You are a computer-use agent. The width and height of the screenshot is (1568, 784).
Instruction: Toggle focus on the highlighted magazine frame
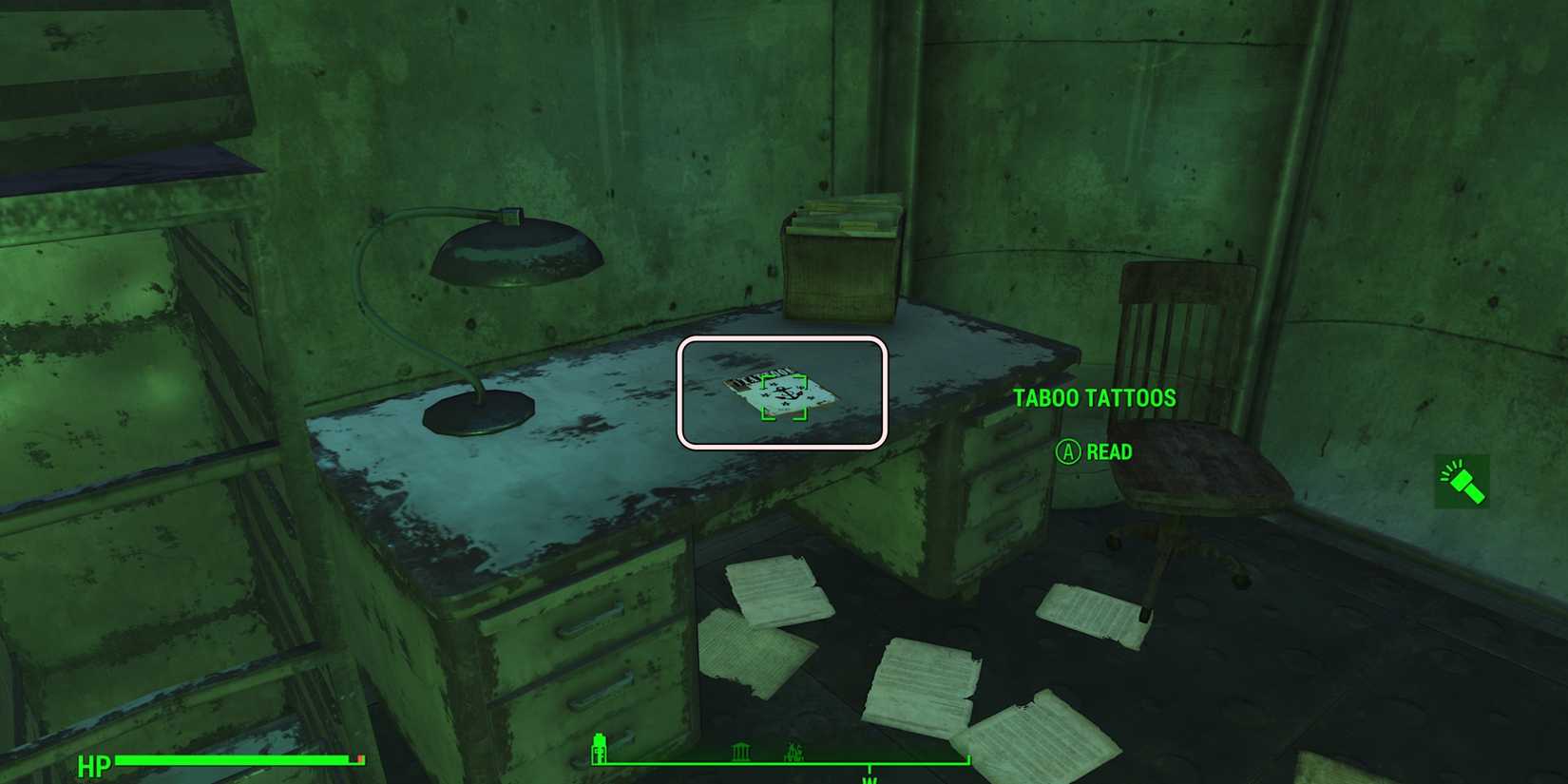click(784, 390)
